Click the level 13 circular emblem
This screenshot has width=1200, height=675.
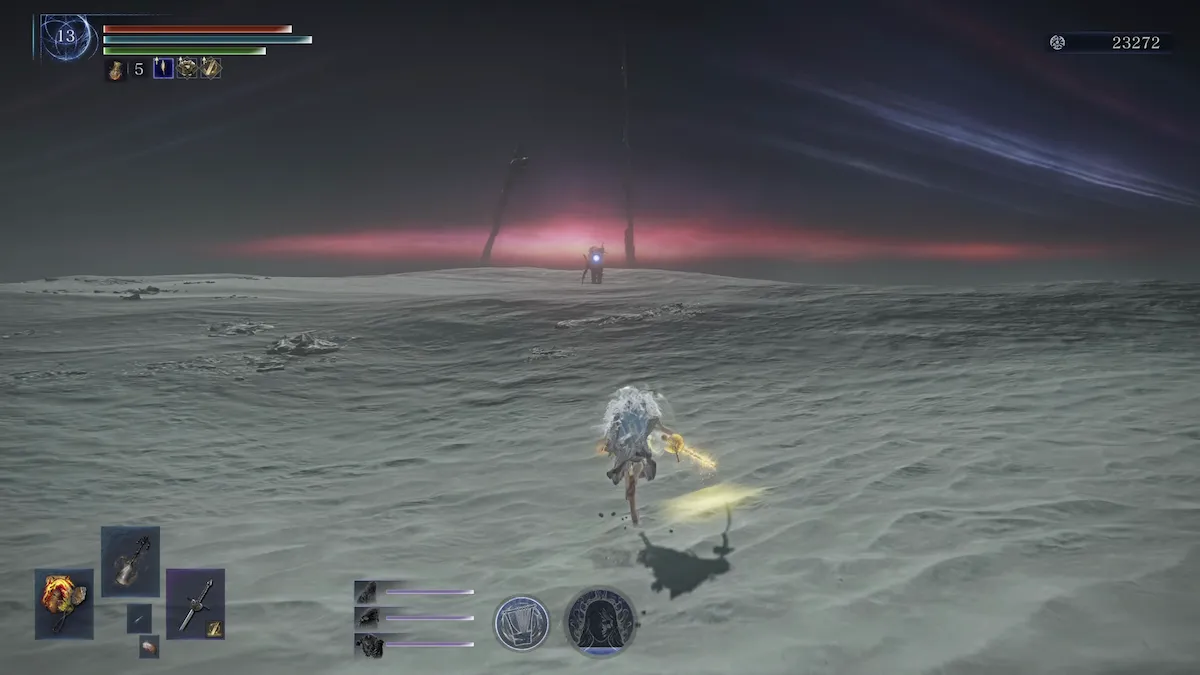(66, 37)
